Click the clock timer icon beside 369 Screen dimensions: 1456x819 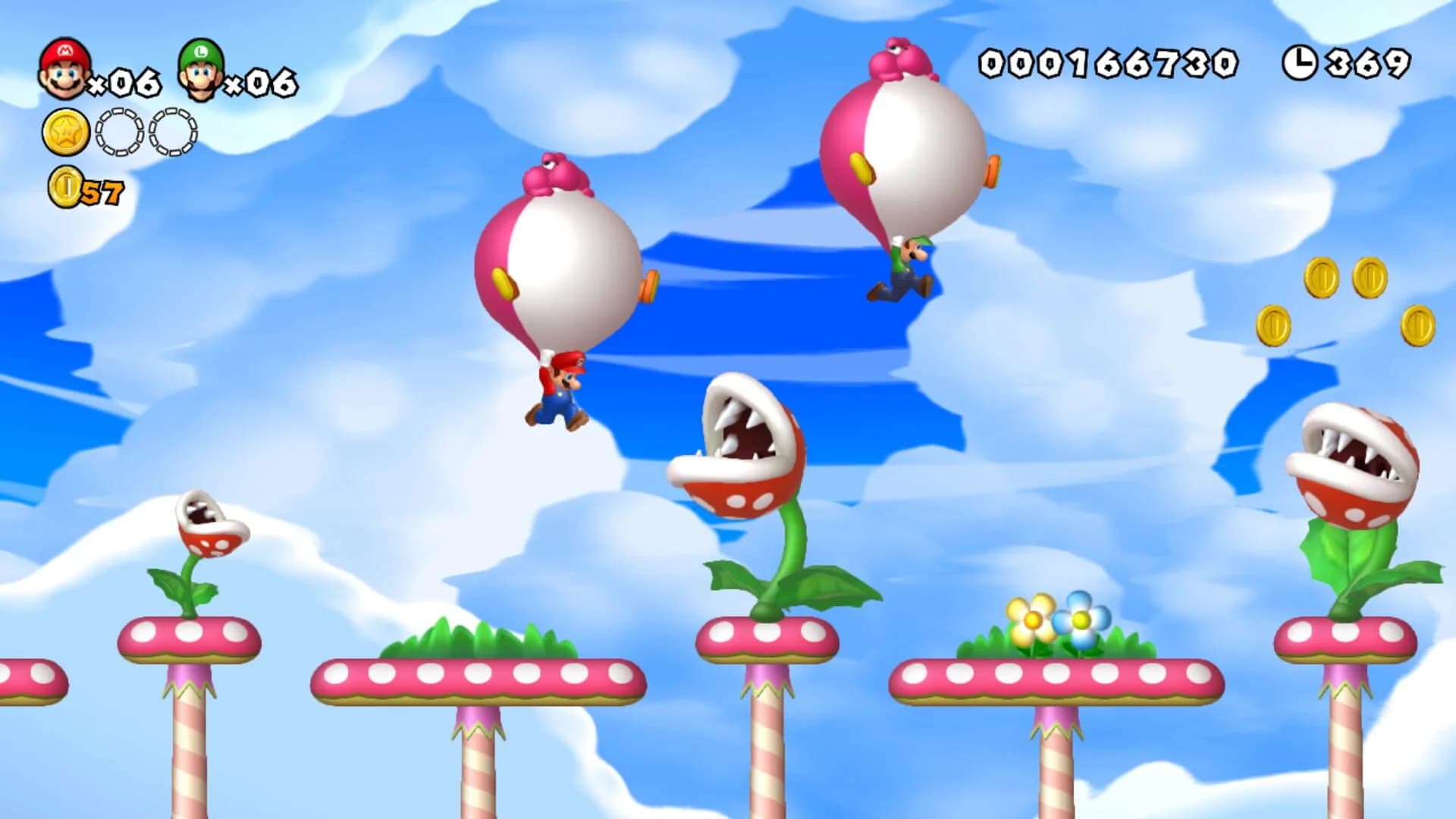1299,61
